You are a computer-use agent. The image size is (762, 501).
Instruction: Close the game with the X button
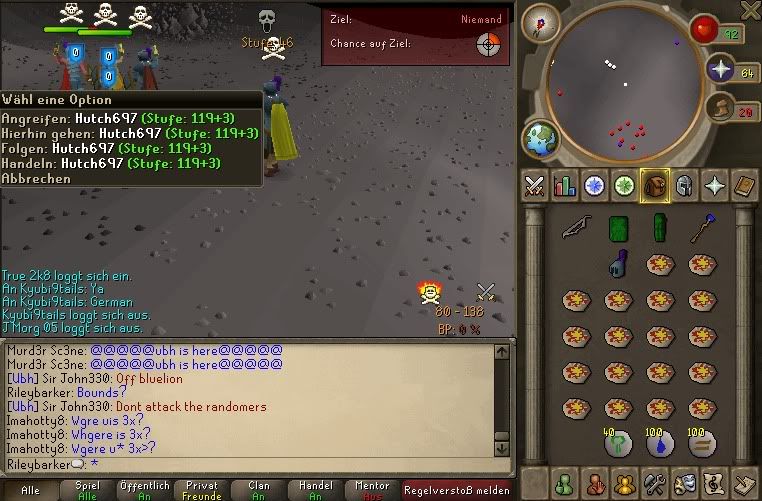[750, 11]
